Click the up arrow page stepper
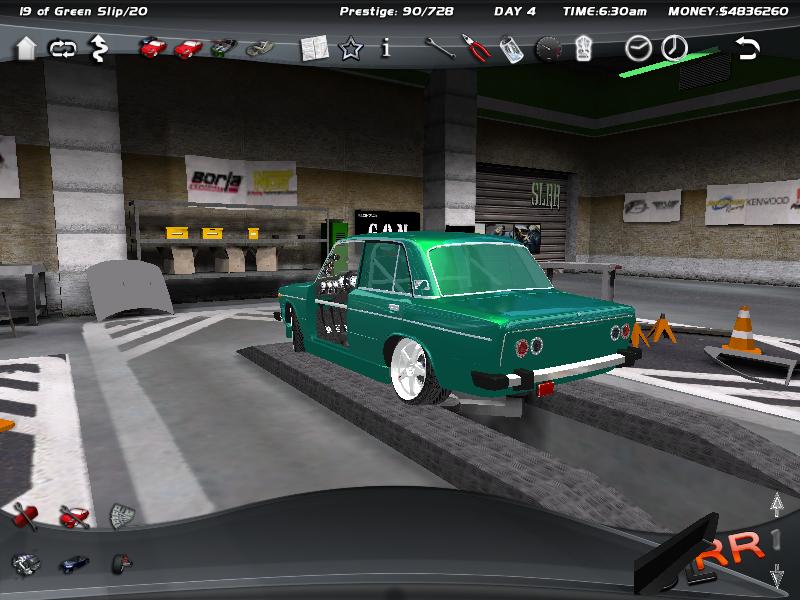The image size is (800, 600). 775,505
